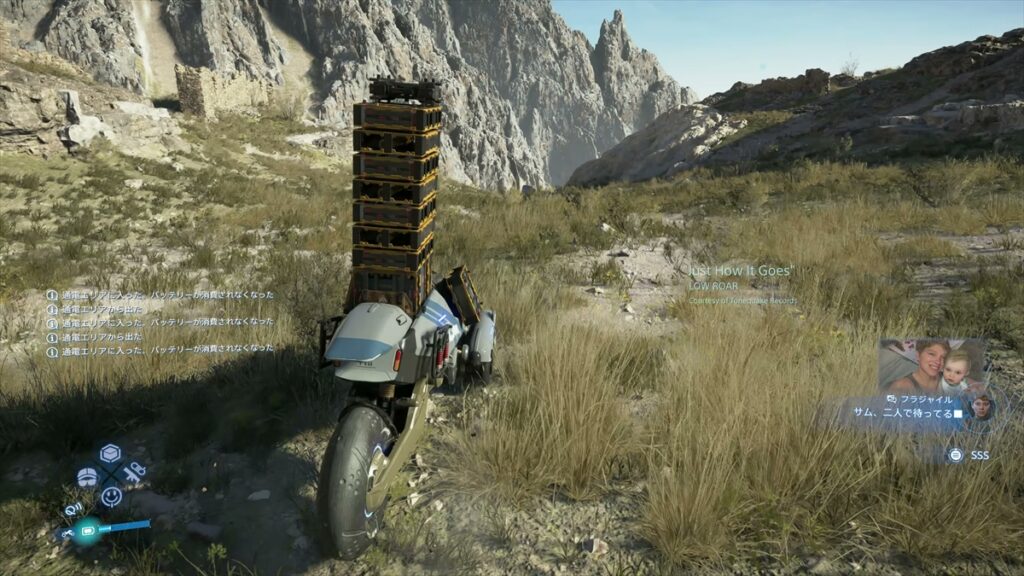Click the Just How It Goes song title

[x=741, y=271]
